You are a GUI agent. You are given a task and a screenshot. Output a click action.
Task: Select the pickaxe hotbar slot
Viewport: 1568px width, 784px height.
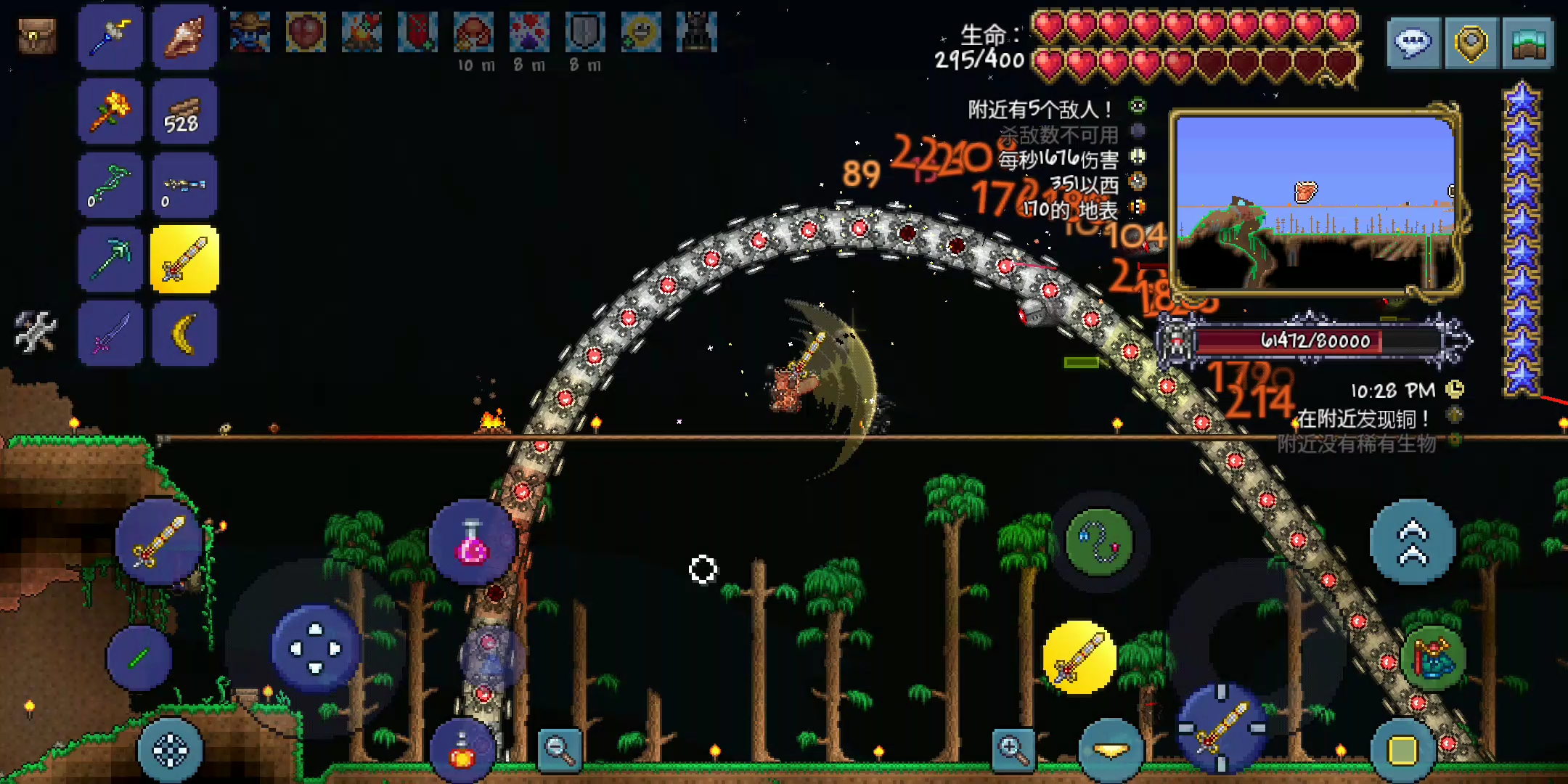[110, 260]
